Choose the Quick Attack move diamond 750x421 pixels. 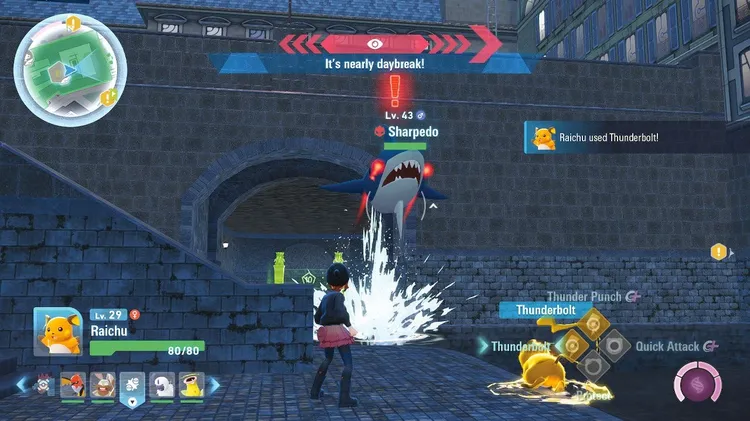[614, 346]
